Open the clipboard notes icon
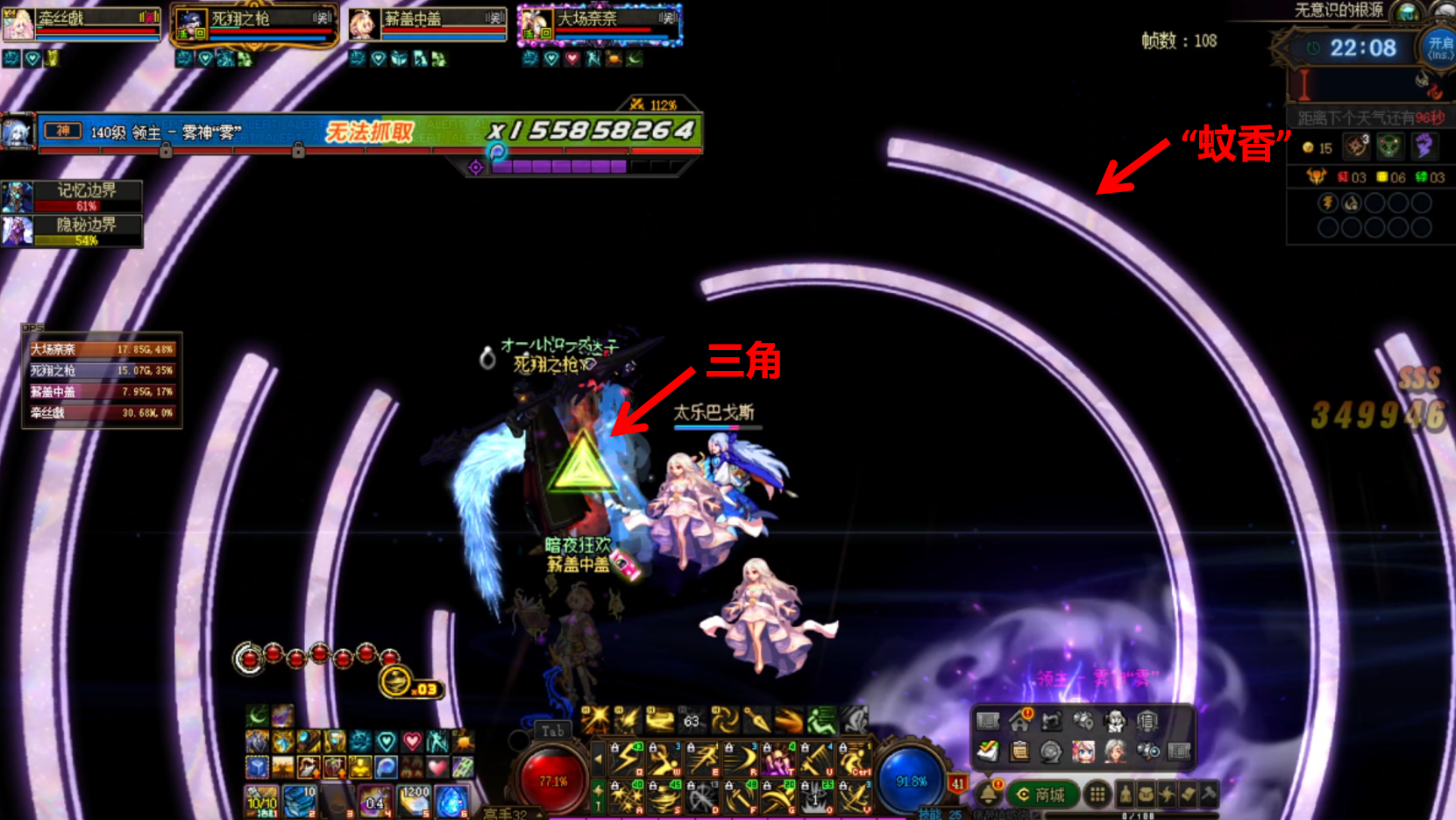 pos(1019,752)
